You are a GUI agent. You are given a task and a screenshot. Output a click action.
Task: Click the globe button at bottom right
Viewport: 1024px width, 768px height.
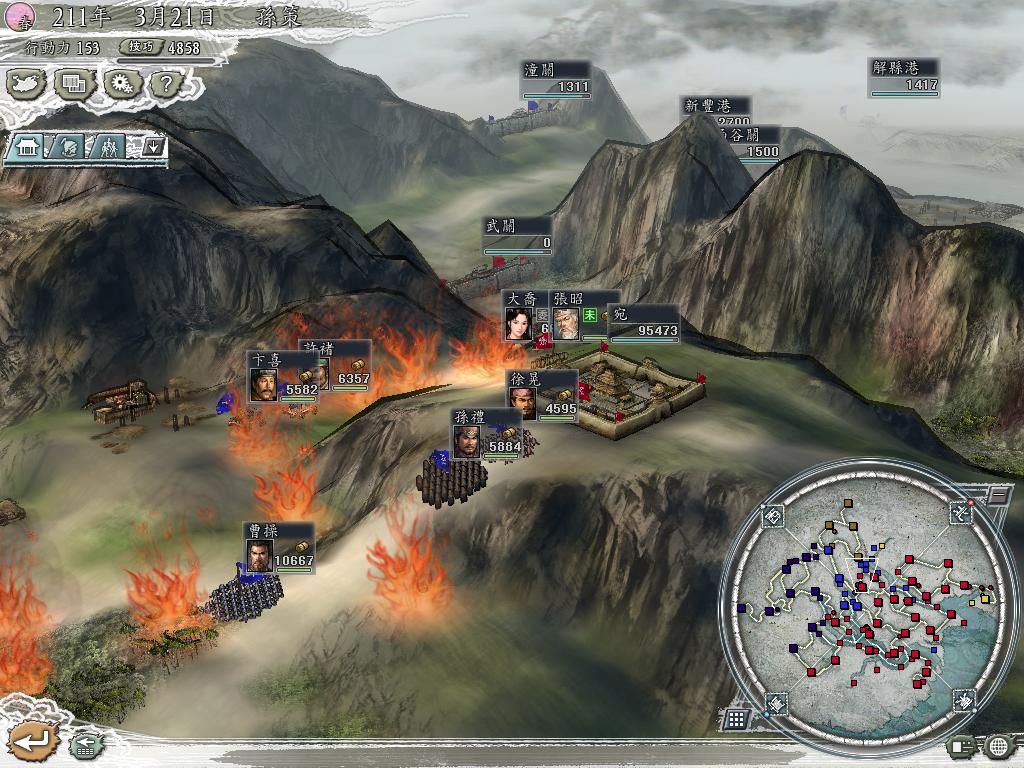point(998,745)
